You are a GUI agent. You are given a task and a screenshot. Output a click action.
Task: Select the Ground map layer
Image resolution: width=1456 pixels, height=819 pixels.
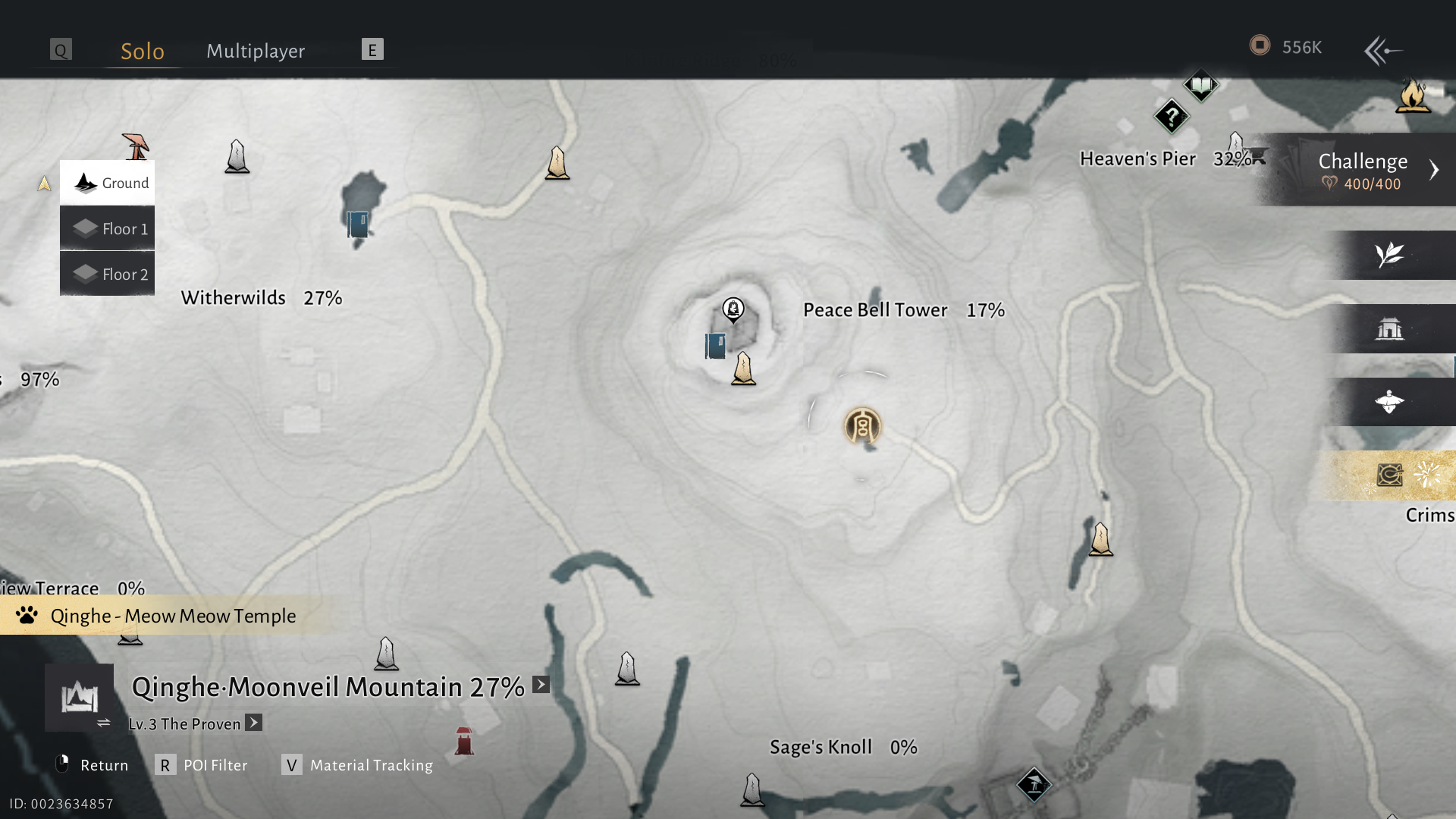point(108,183)
